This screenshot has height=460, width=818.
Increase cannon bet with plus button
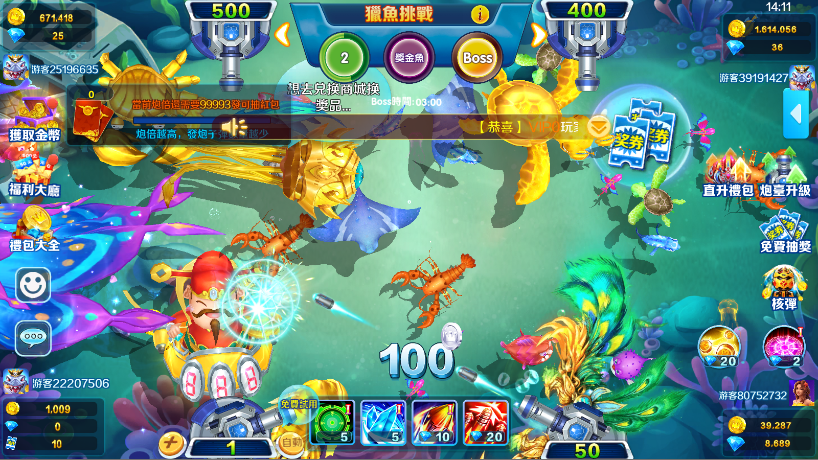click(x=172, y=443)
